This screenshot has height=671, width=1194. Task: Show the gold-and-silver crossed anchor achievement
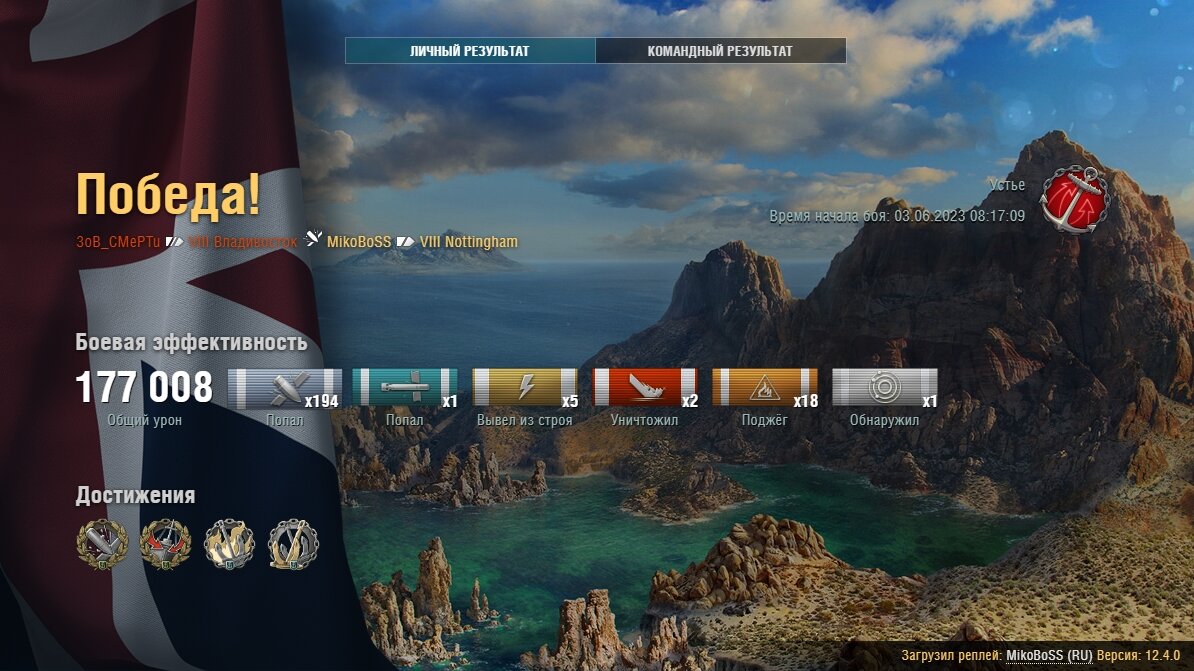tap(293, 543)
